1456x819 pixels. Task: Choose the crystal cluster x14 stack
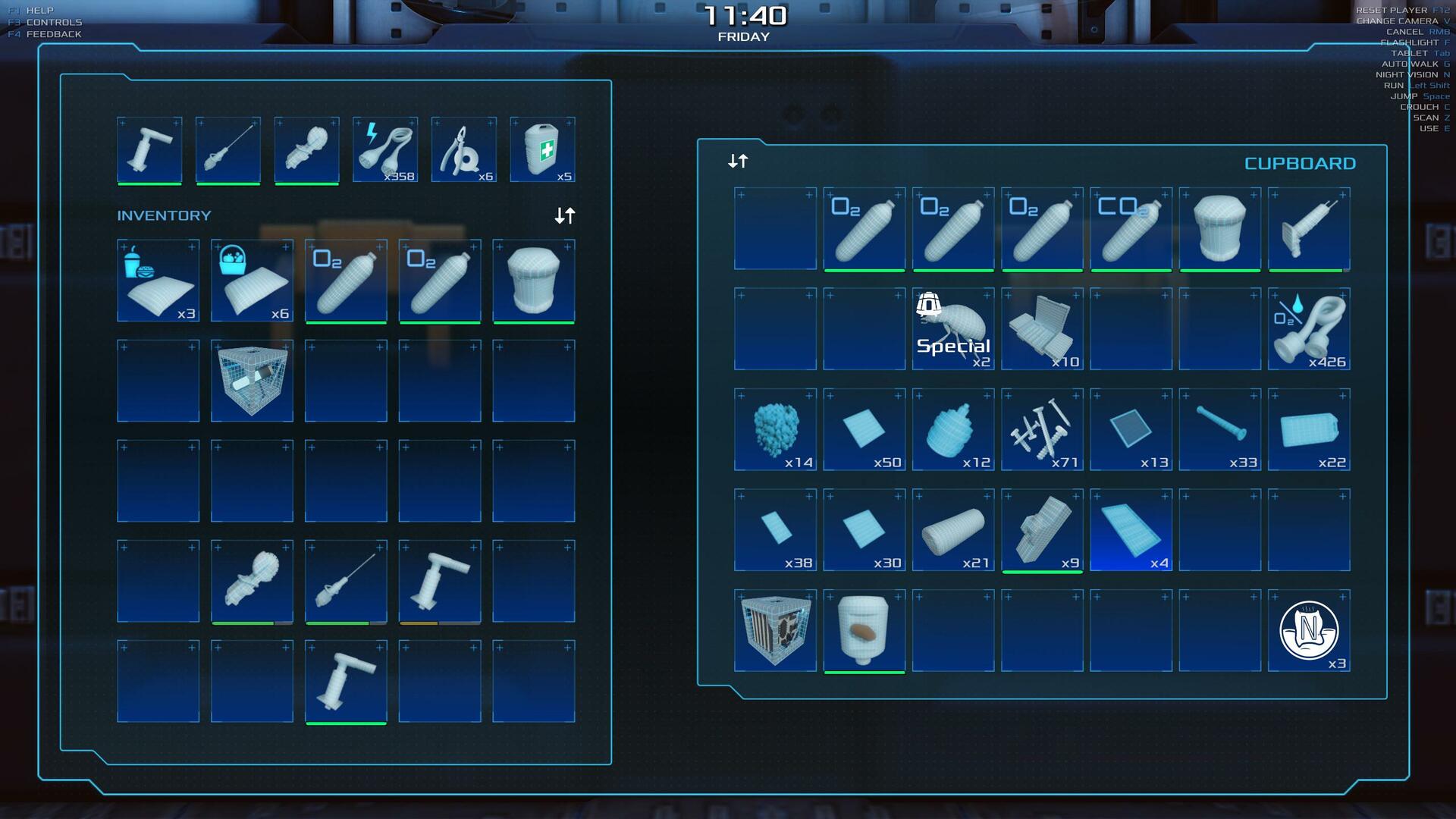pos(775,429)
